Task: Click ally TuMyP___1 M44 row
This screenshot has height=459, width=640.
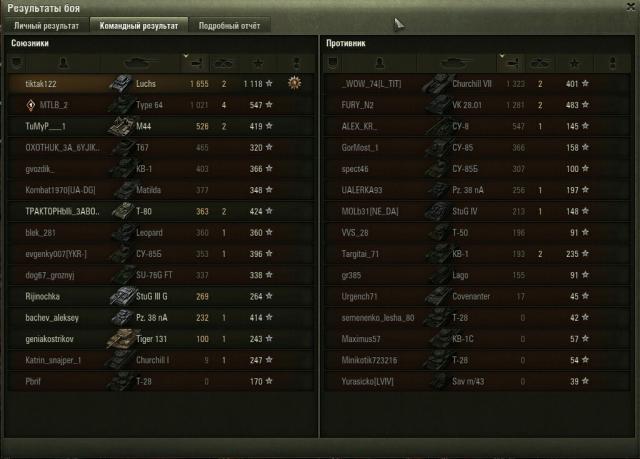Action: pos(150,126)
